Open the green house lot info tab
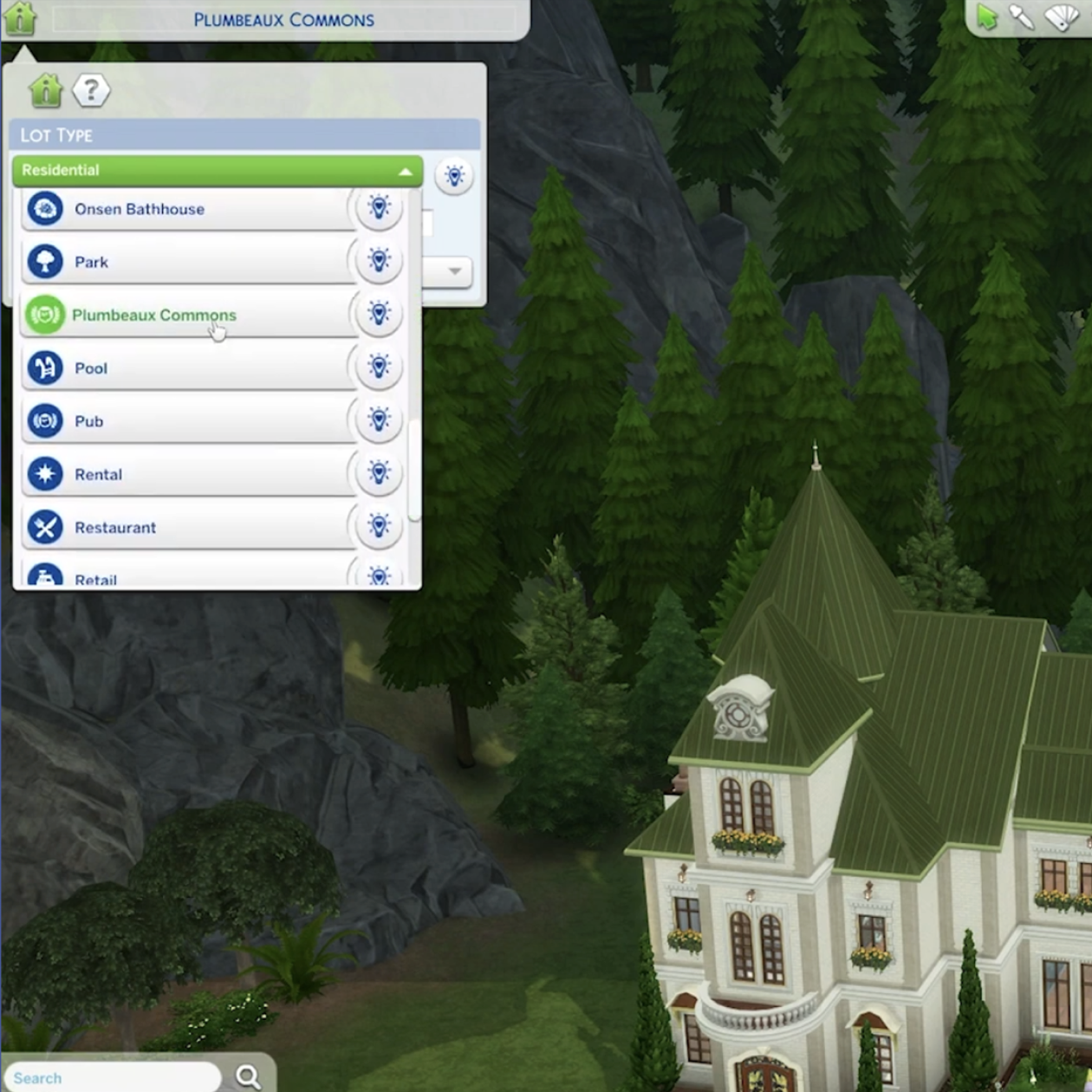 (45, 90)
